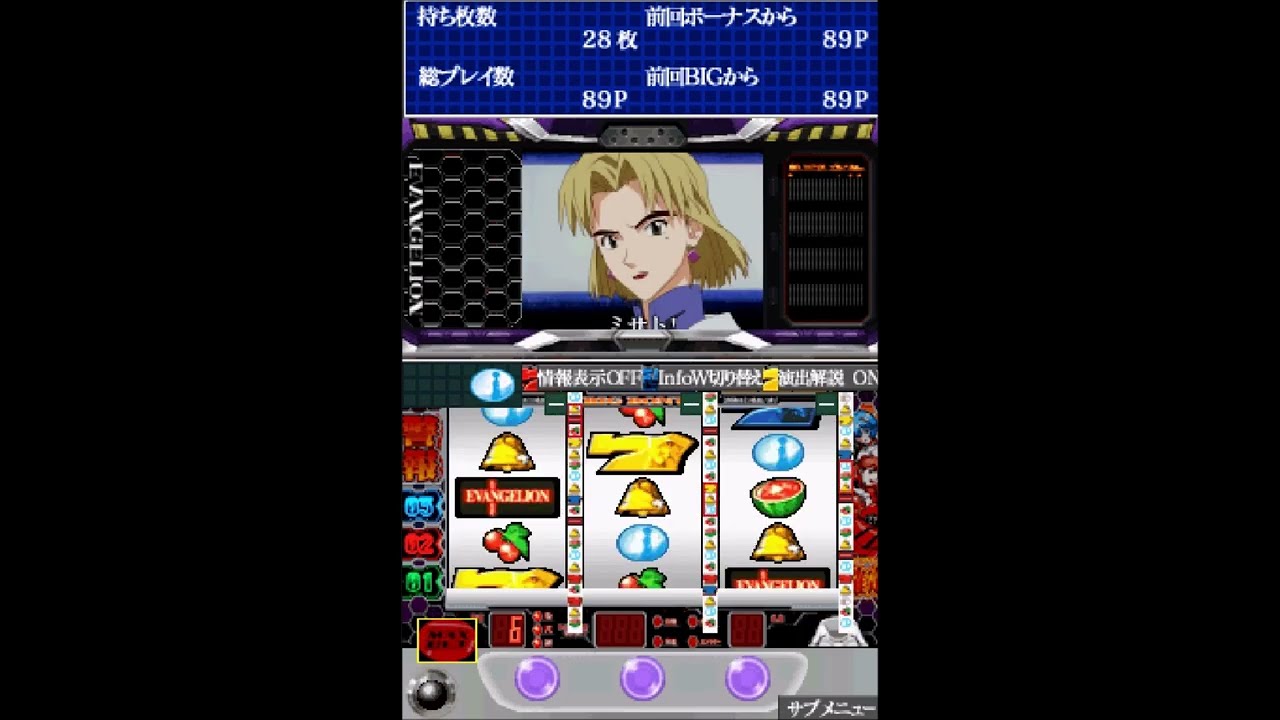Click the blue info icon in the top toolbar

(x=494, y=382)
